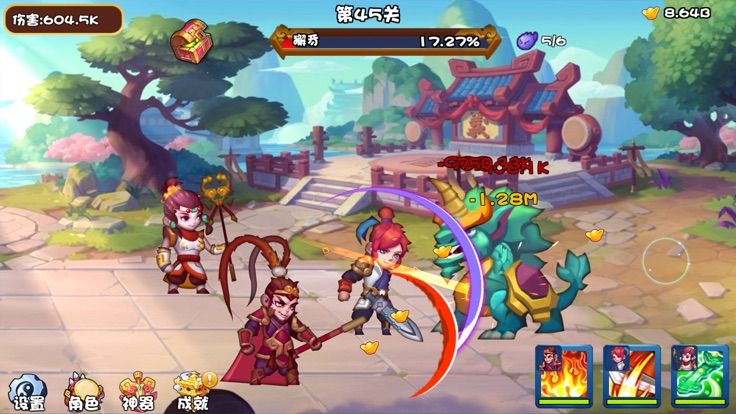Viewport: 736px width, 414px height.
Task: Tap the gold ingot currency icon
Action: 650,13
